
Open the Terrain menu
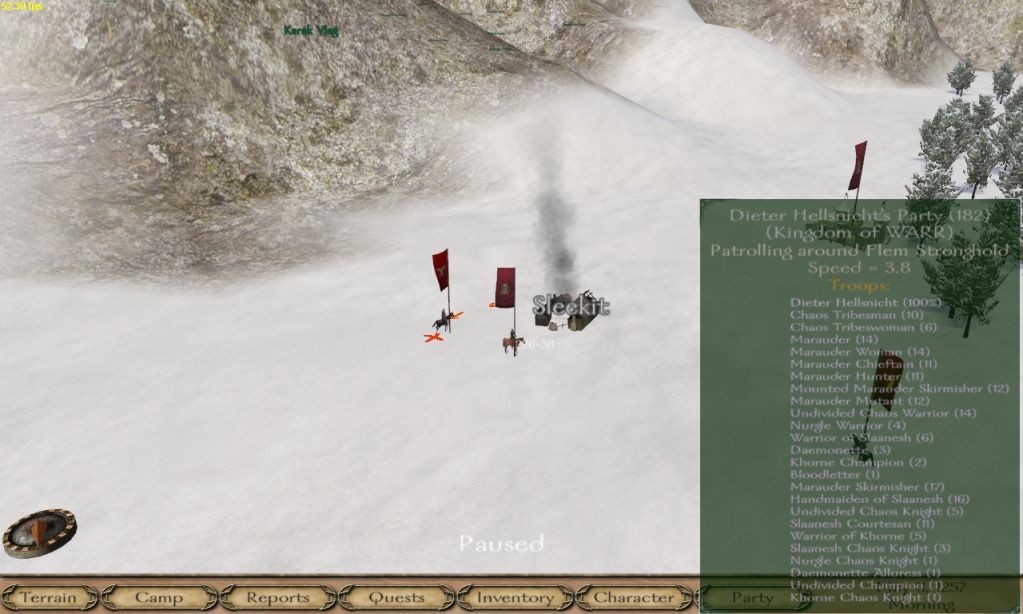[48, 598]
